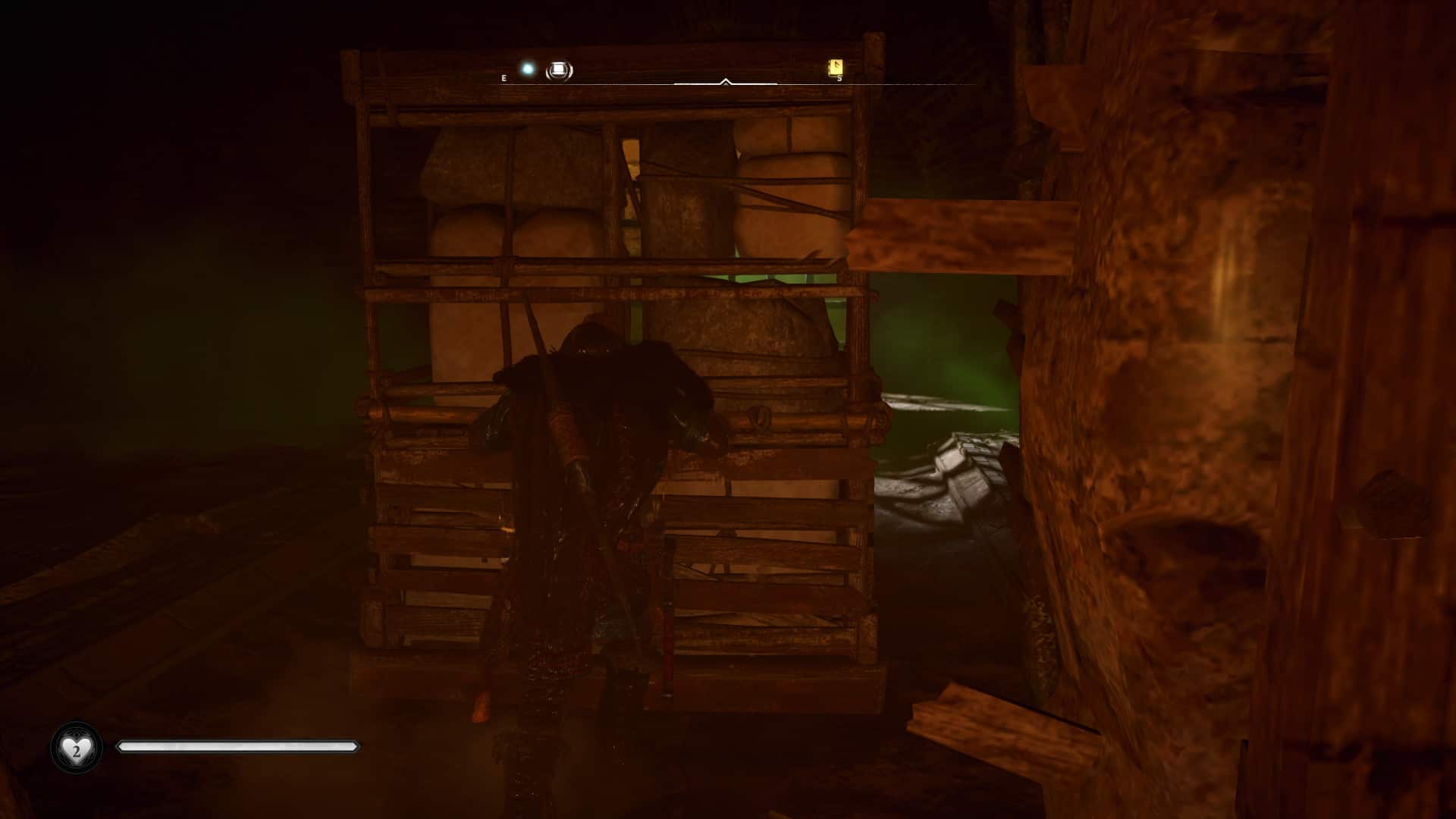Click the white square symbol inside the interact circle
Image resolution: width=1456 pixels, height=819 pixels.
click(559, 69)
